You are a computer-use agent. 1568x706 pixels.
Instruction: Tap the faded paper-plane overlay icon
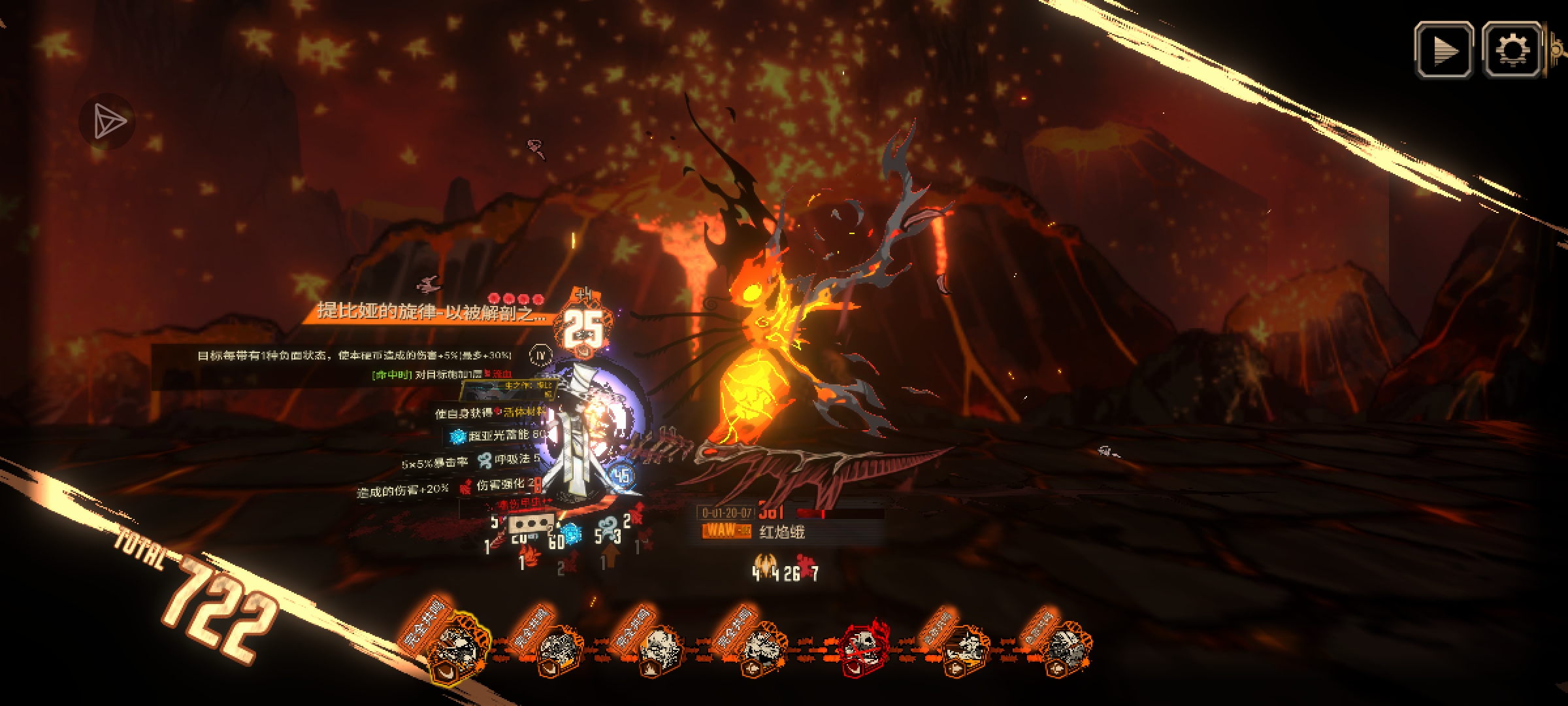click(108, 122)
